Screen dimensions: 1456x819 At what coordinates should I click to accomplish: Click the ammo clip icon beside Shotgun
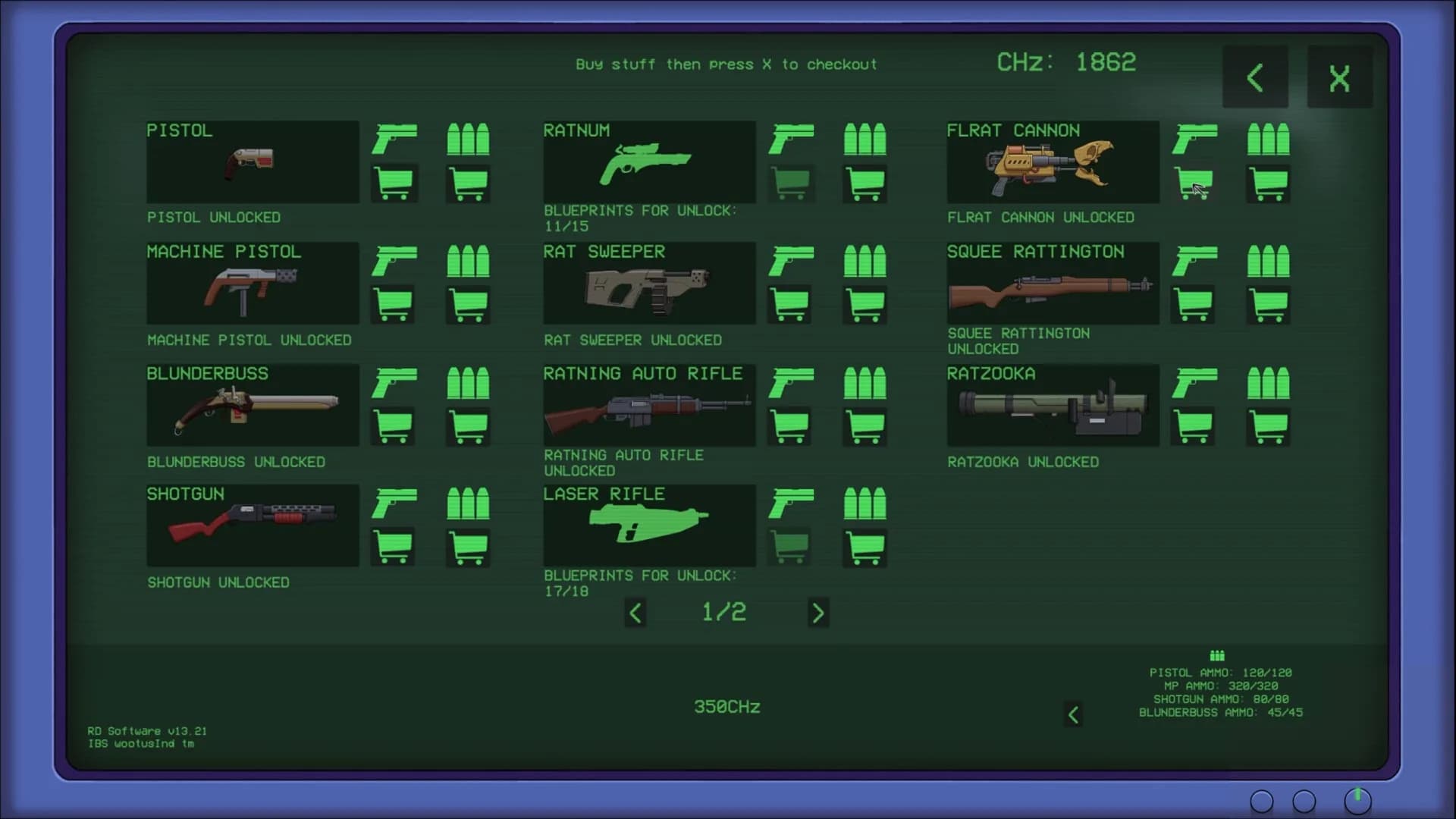point(468,503)
